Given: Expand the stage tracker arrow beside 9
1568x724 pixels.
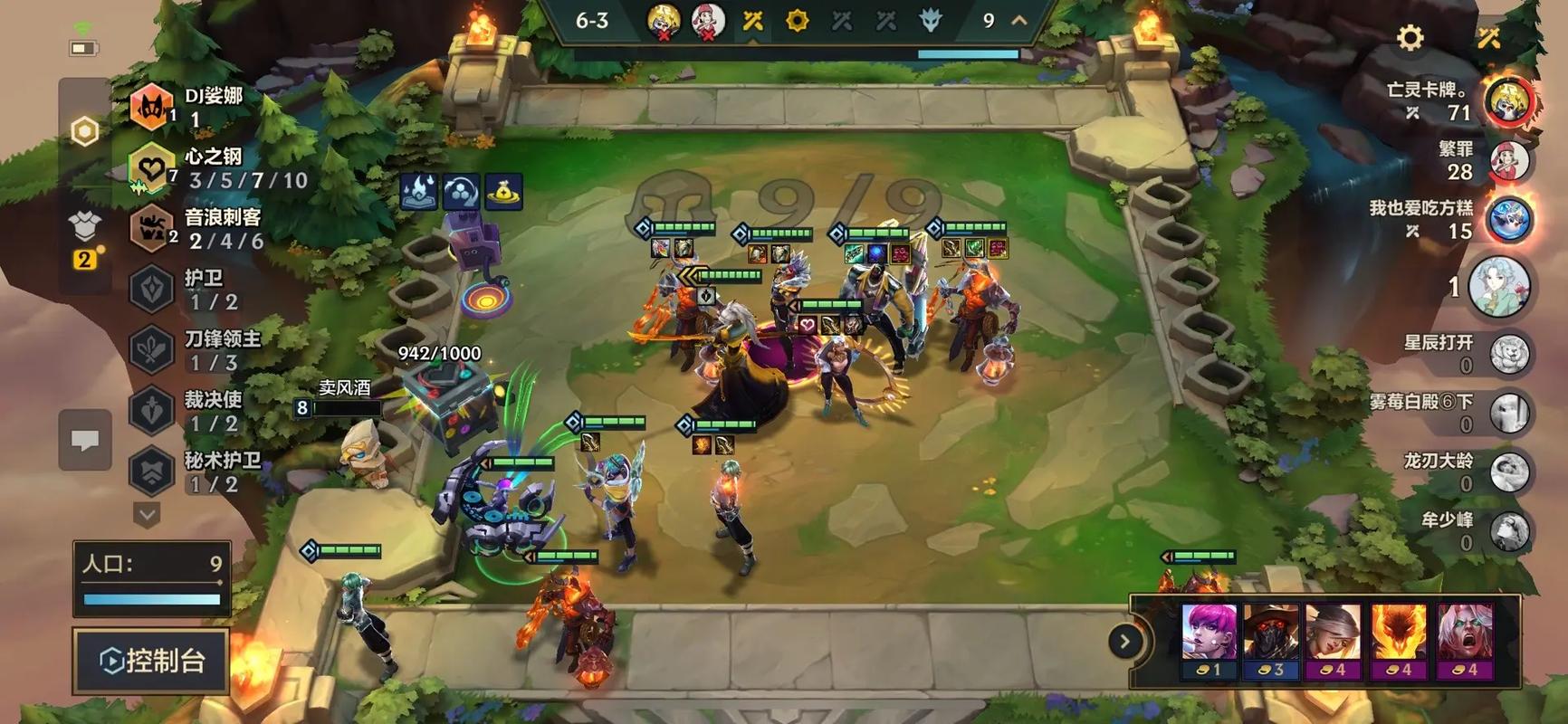Looking at the screenshot, I should click(x=1019, y=20).
